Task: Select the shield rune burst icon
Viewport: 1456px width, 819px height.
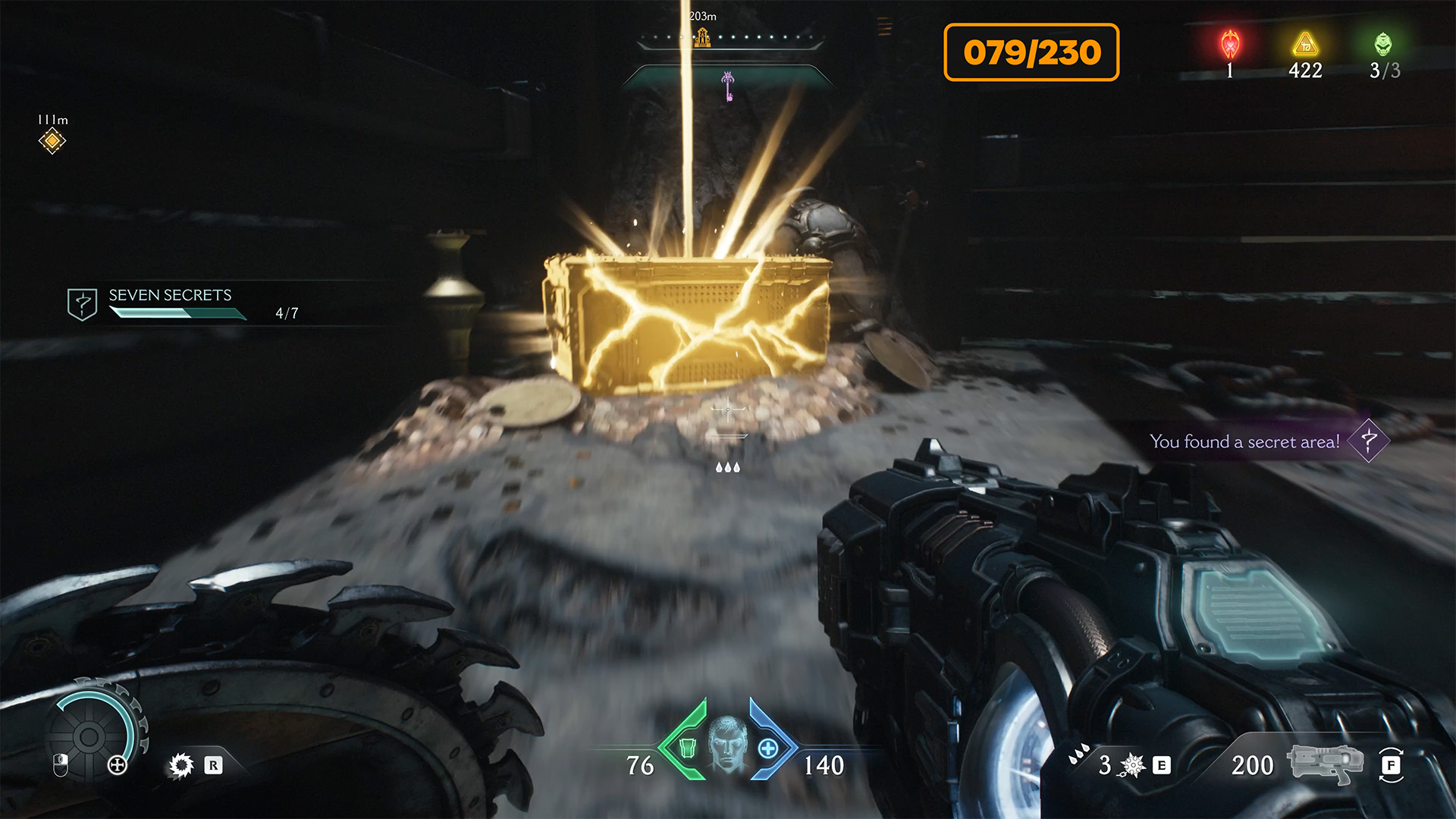Action: pyautogui.click(x=181, y=765)
